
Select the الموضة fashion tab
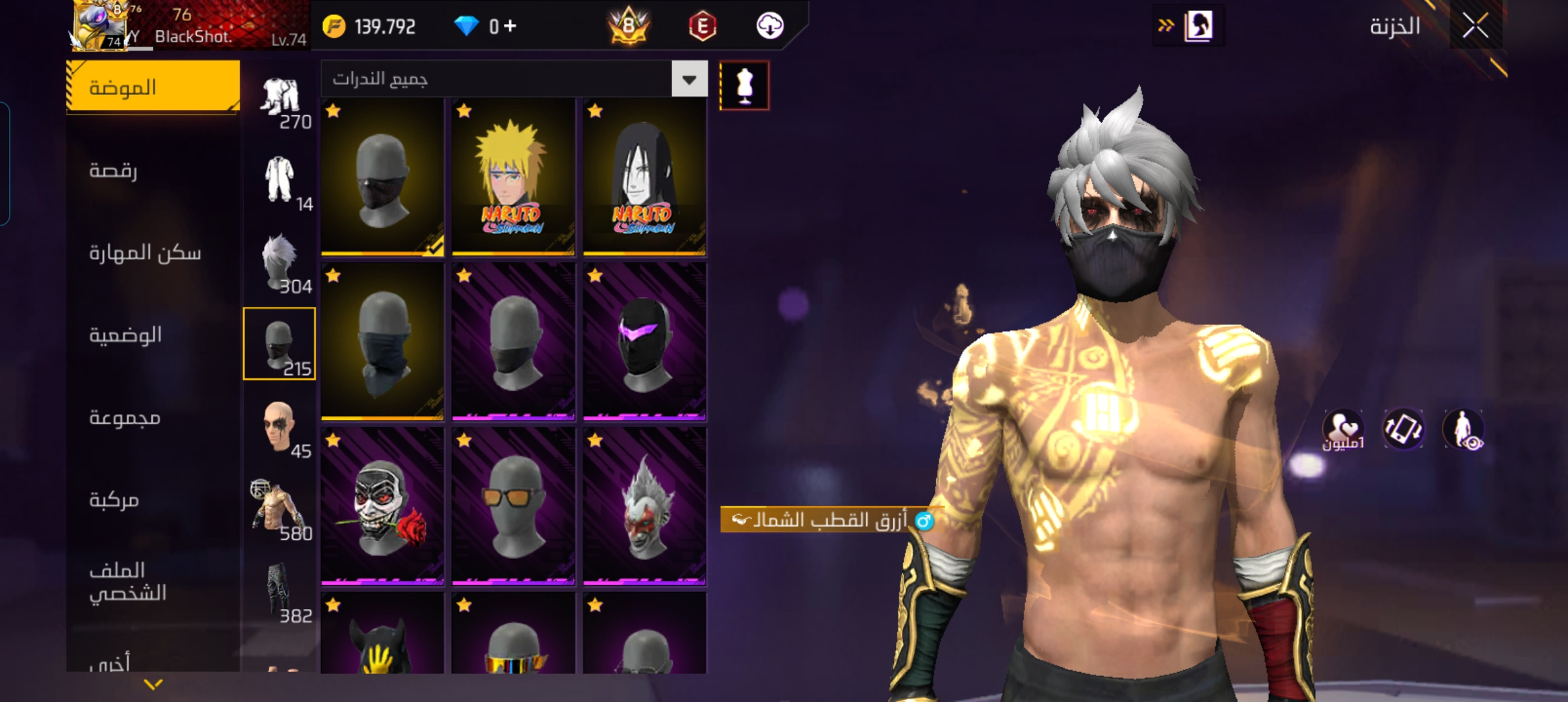[x=153, y=87]
